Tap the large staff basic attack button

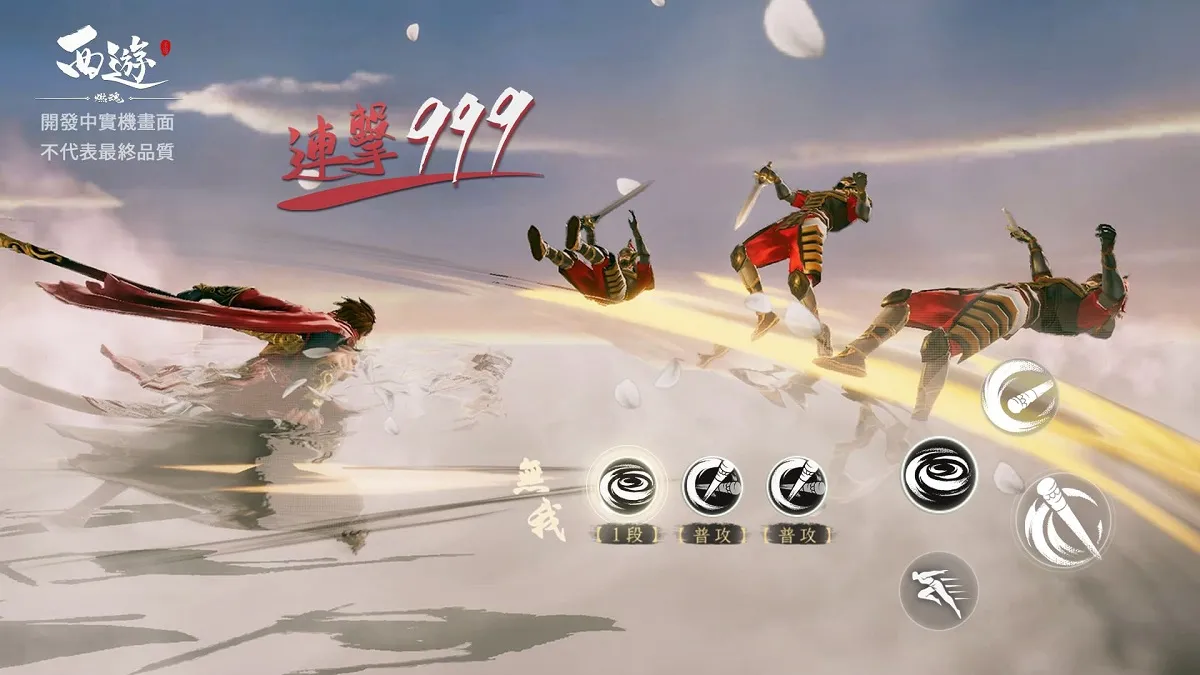(1062, 520)
